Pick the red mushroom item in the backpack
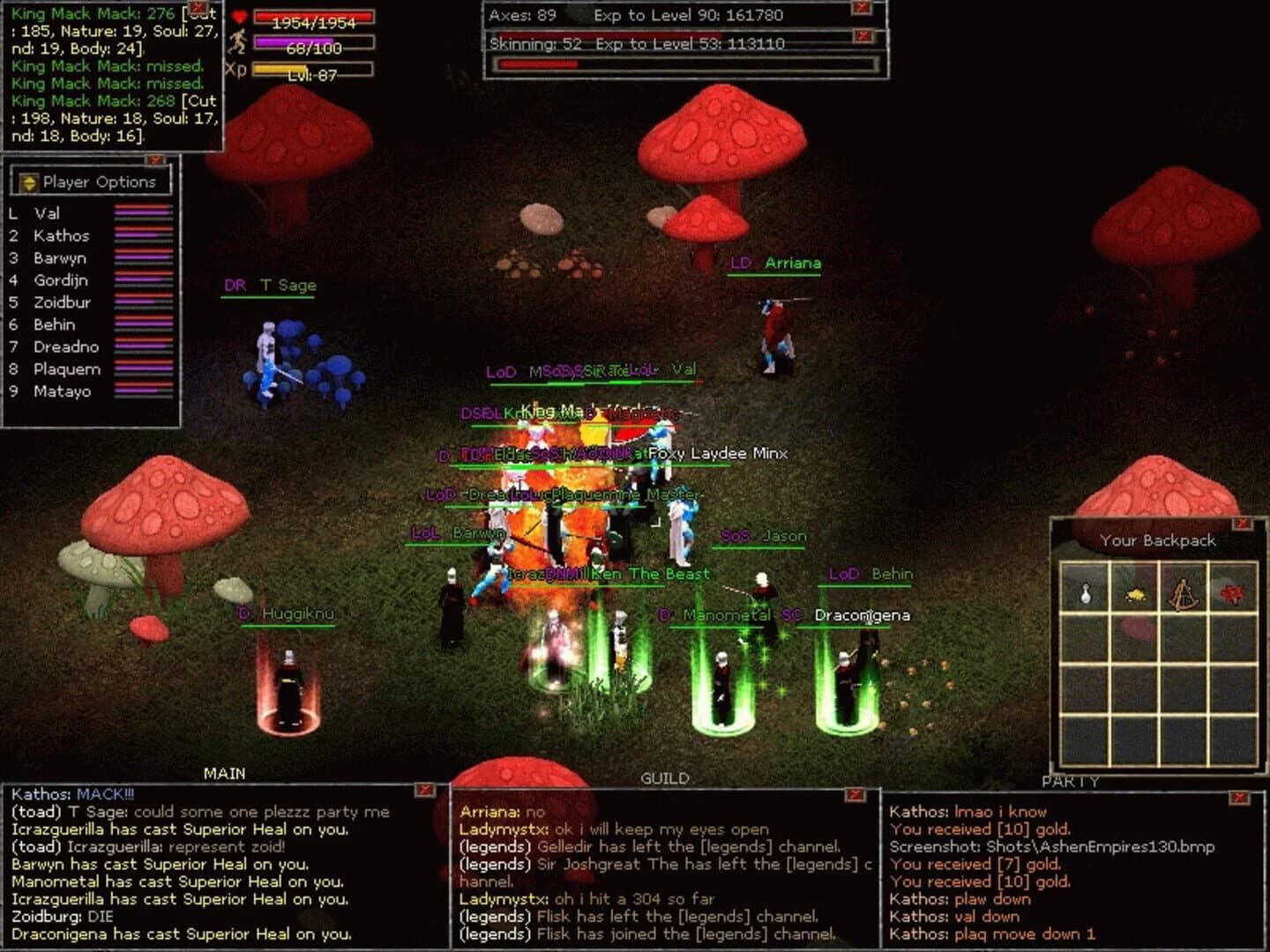Image resolution: width=1270 pixels, height=952 pixels. (x=1233, y=593)
